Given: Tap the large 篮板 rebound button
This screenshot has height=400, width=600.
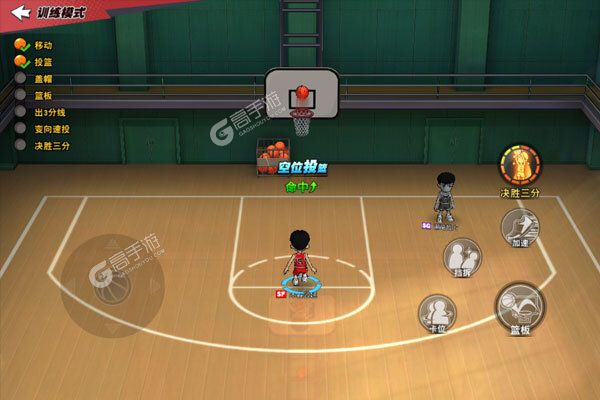Looking at the screenshot, I should coord(520,308).
